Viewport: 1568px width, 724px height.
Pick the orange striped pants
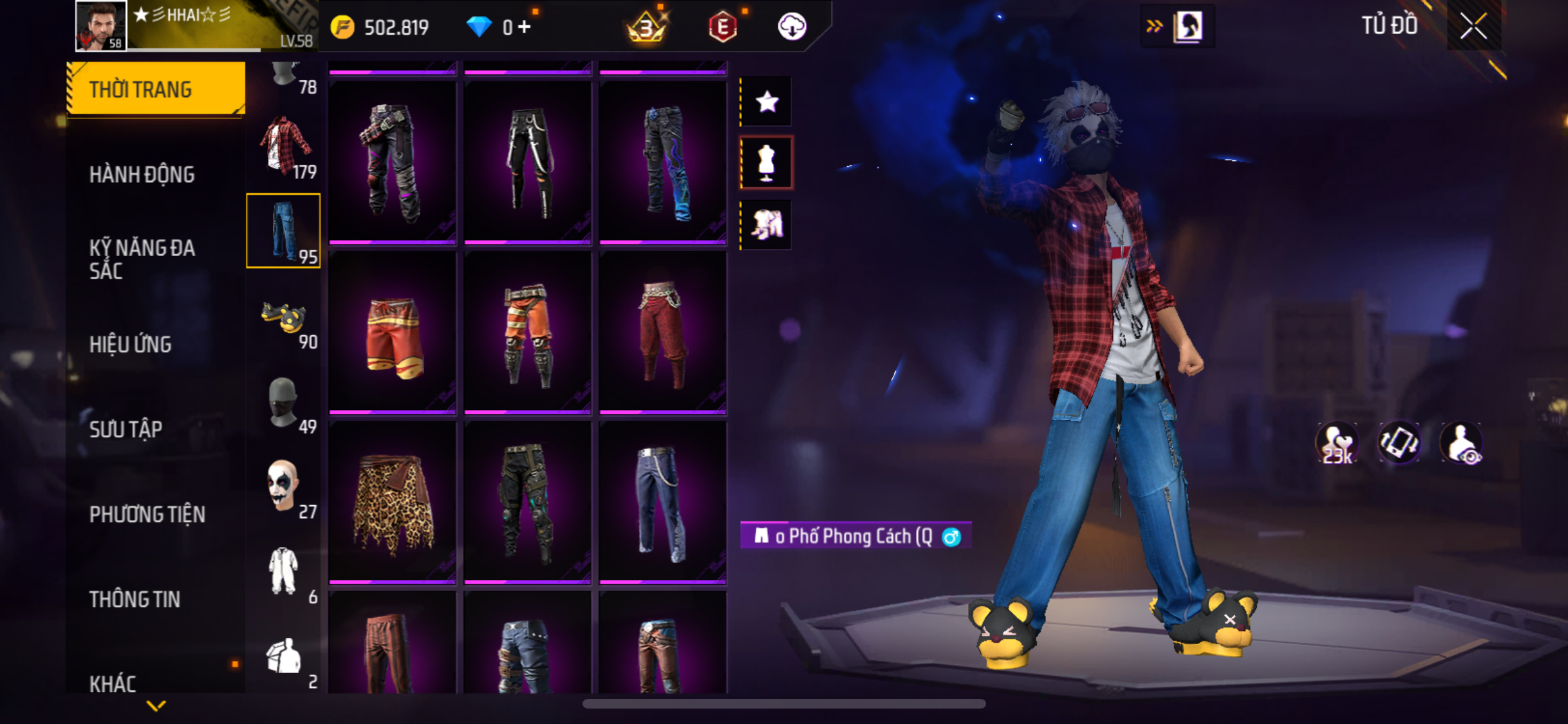527,332
